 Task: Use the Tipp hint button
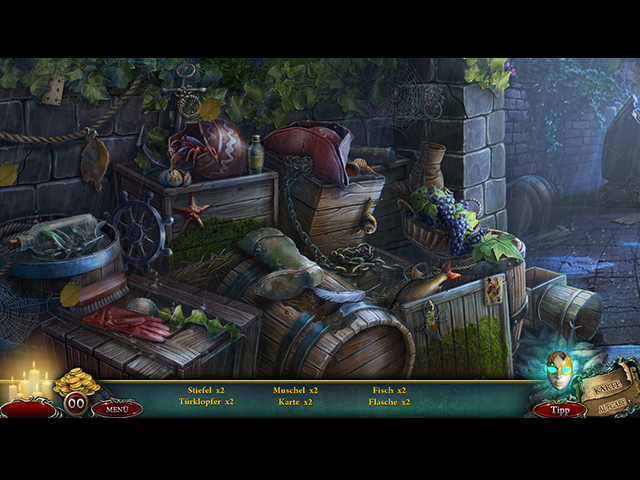pos(559,409)
